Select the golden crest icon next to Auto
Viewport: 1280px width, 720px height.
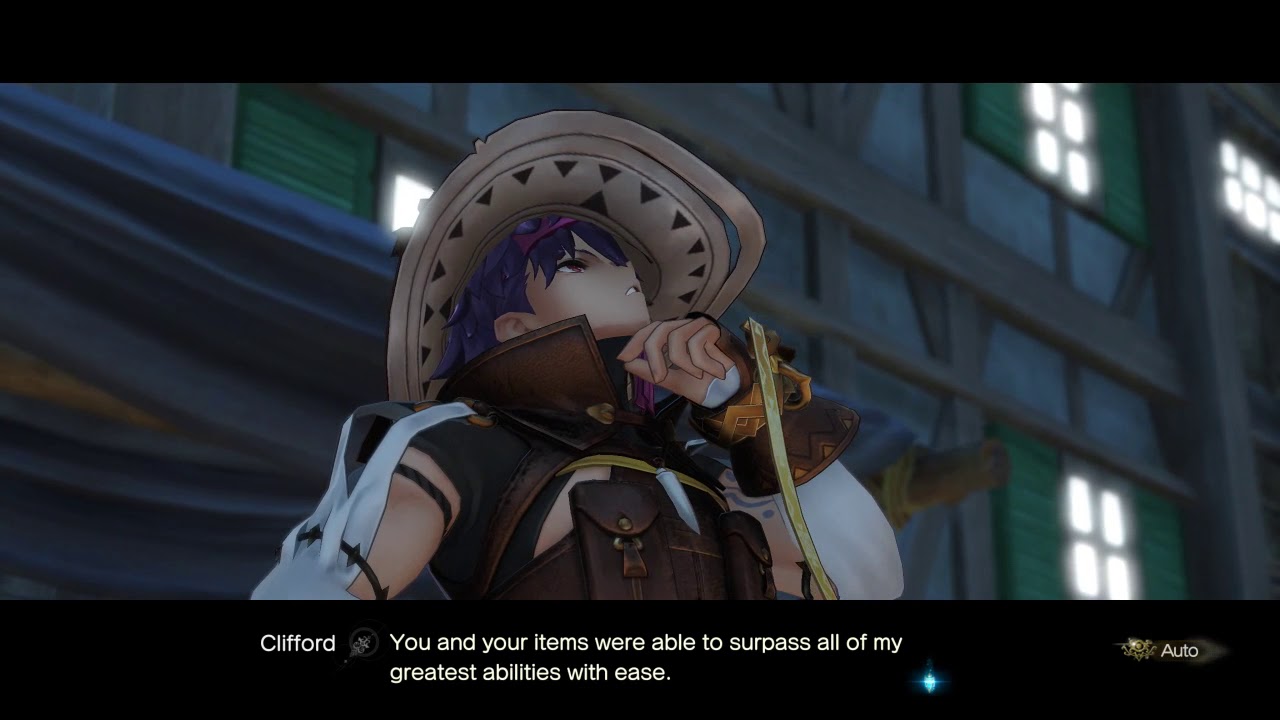pos(1138,646)
